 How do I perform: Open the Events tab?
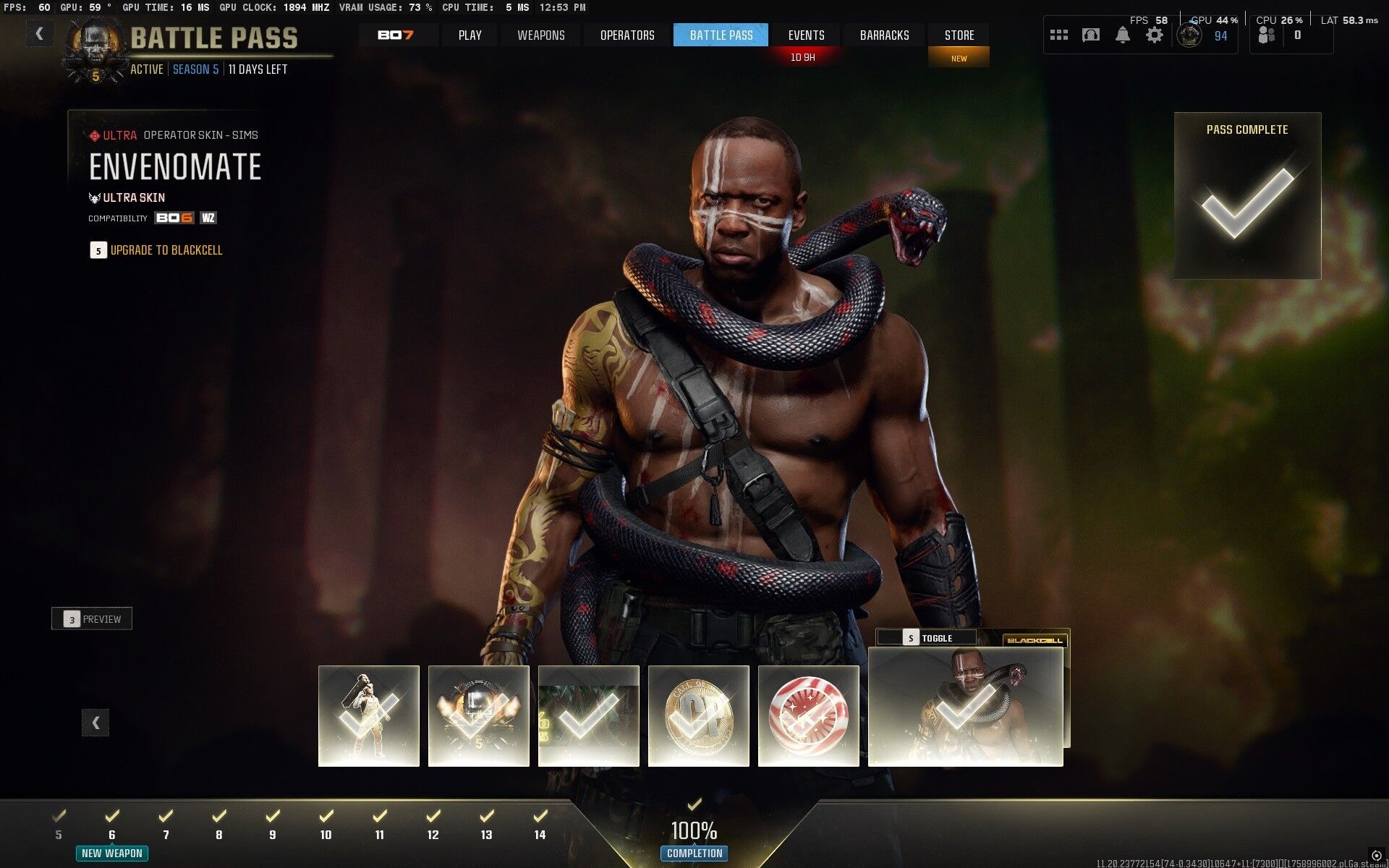coord(806,35)
